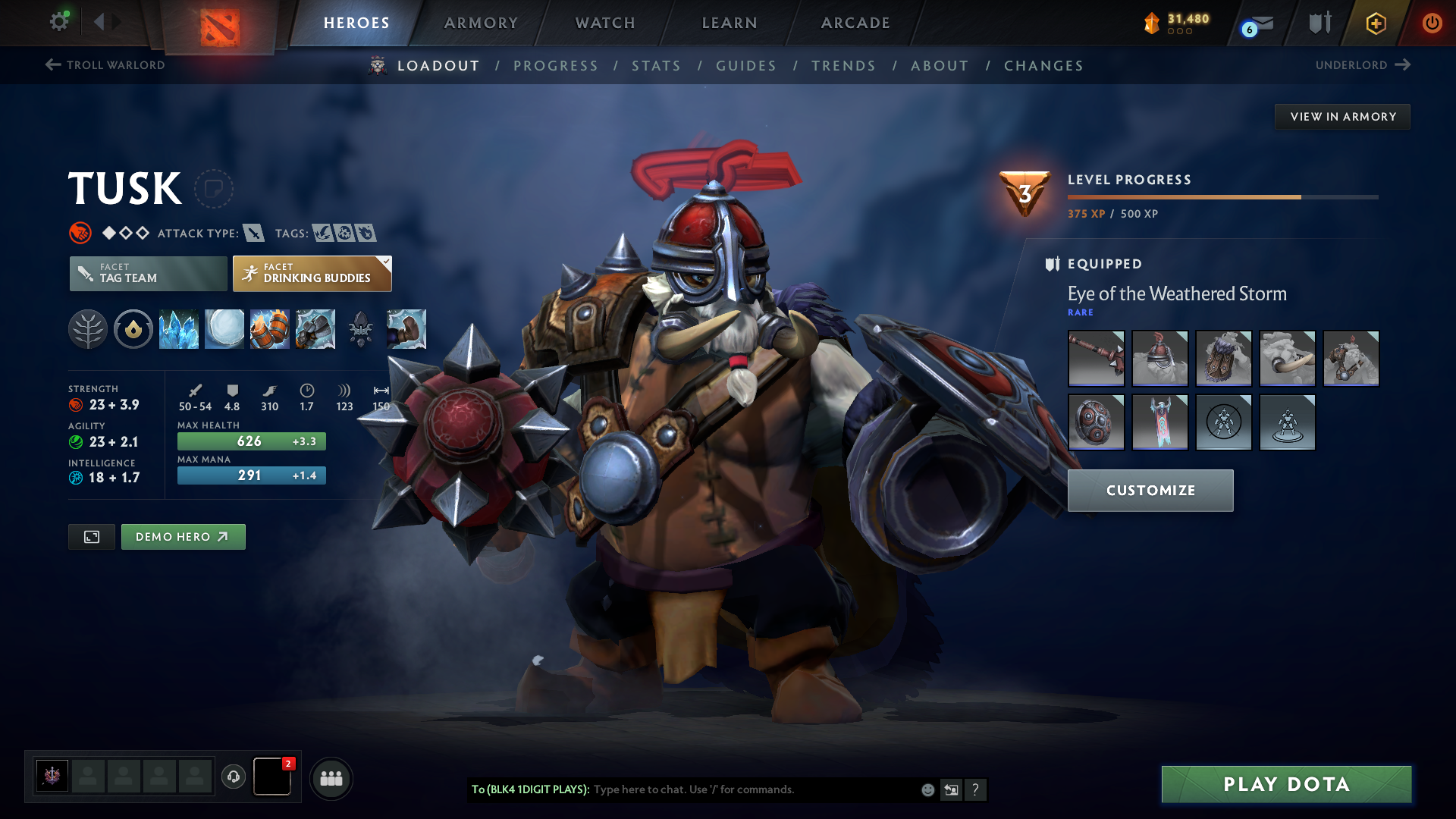Navigate to previous hero Troll Warlord
1456x819 pixels.
click(x=105, y=65)
